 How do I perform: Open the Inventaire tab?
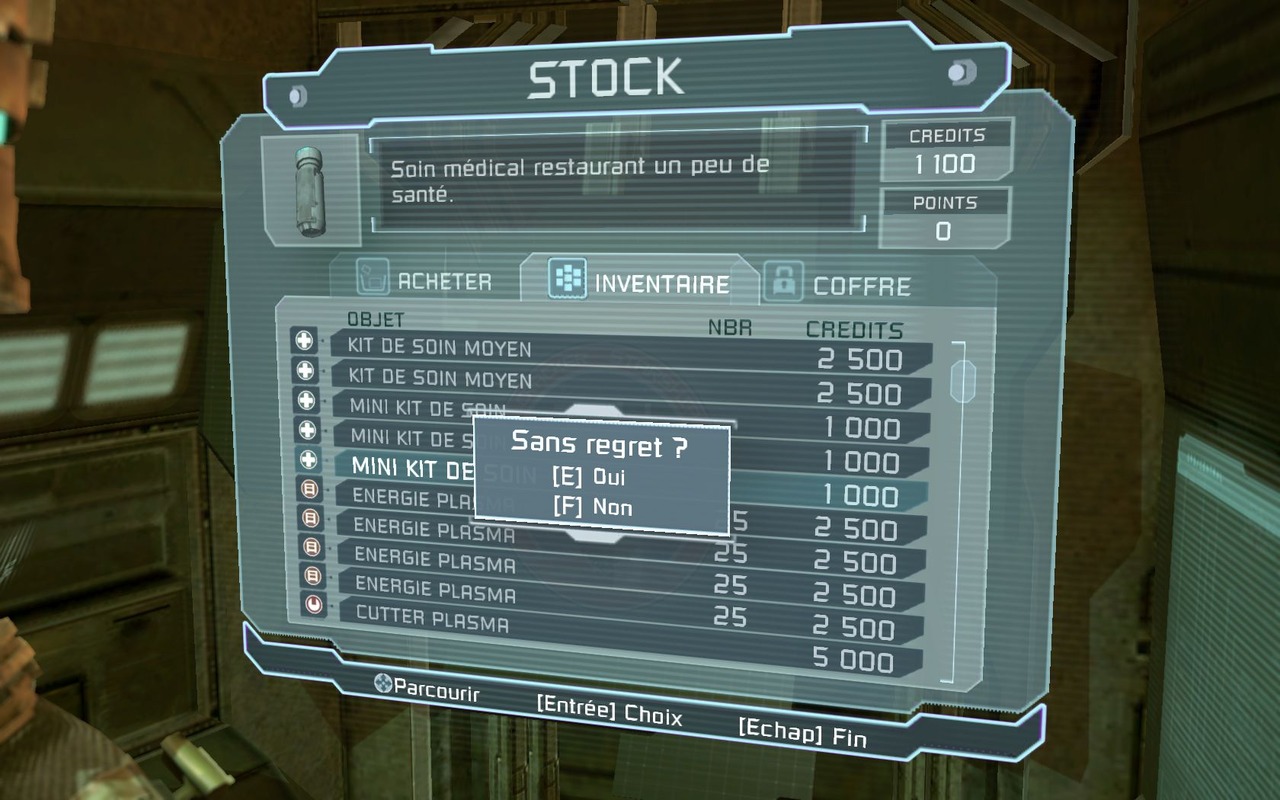click(x=641, y=284)
